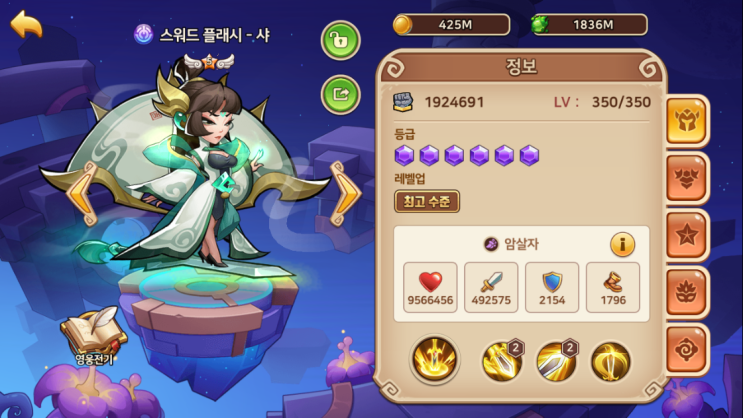This screenshot has height=418, width=743.
Task: View the sword attack stat box
Action: (492, 288)
